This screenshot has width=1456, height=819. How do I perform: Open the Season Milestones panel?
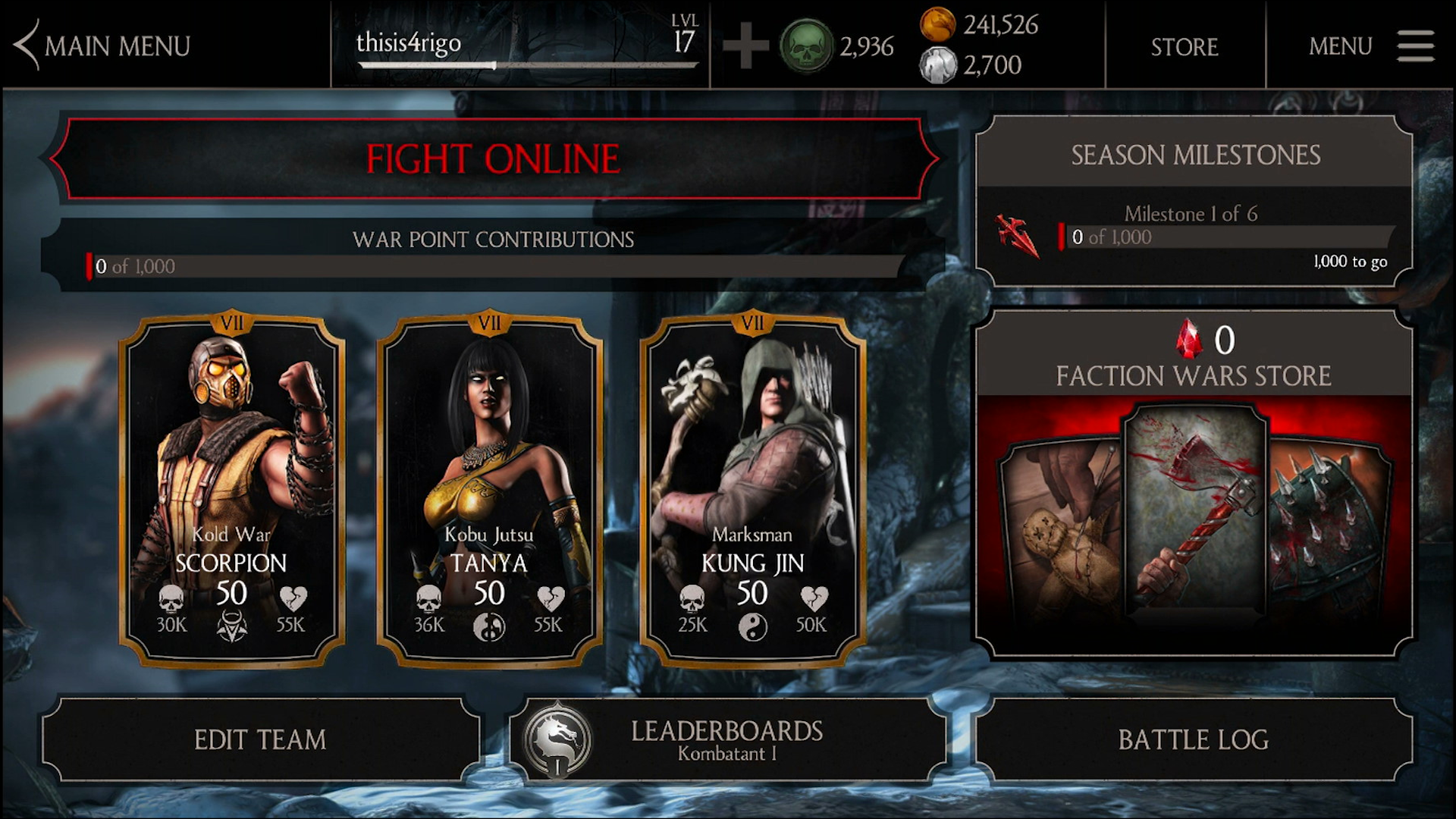tap(1194, 201)
